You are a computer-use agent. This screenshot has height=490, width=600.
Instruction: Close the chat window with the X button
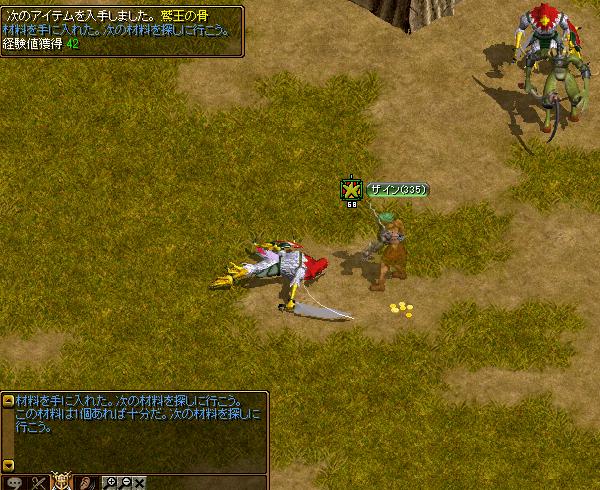point(140,482)
